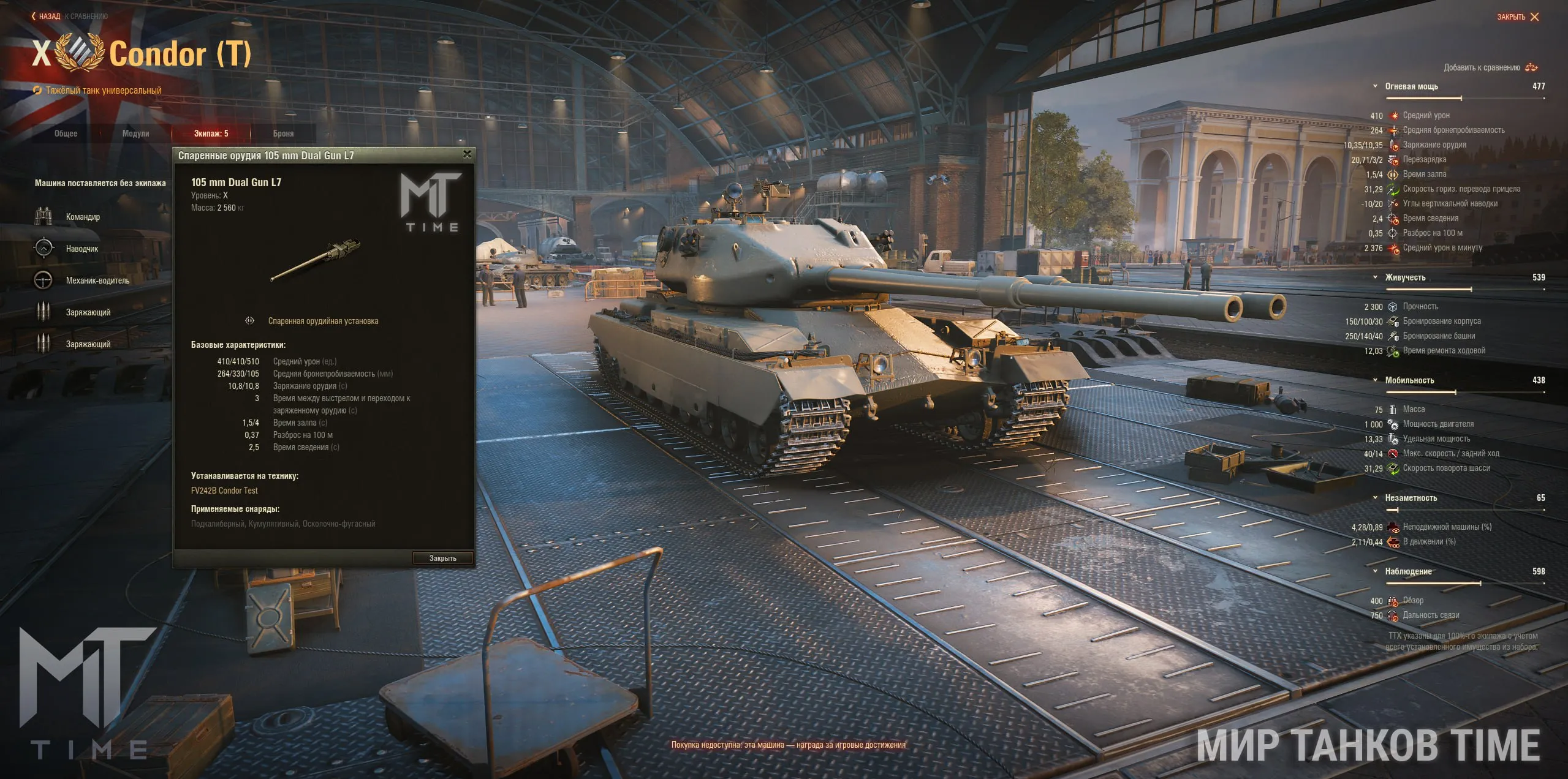Open the Модули tab
The height and width of the screenshot is (779, 1568).
pos(135,134)
